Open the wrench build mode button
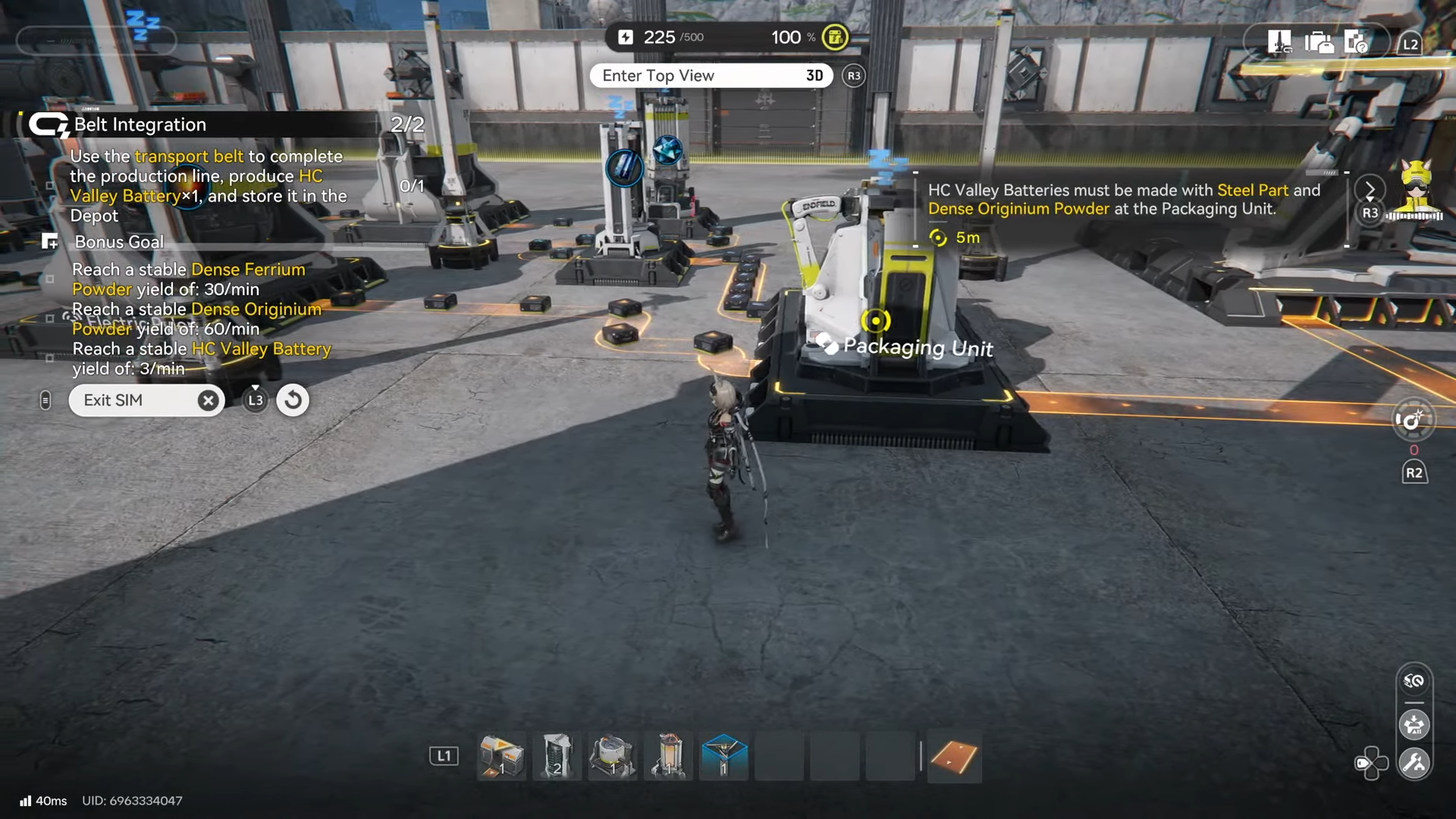The height and width of the screenshot is (819, 1456). coord(1414,763)
